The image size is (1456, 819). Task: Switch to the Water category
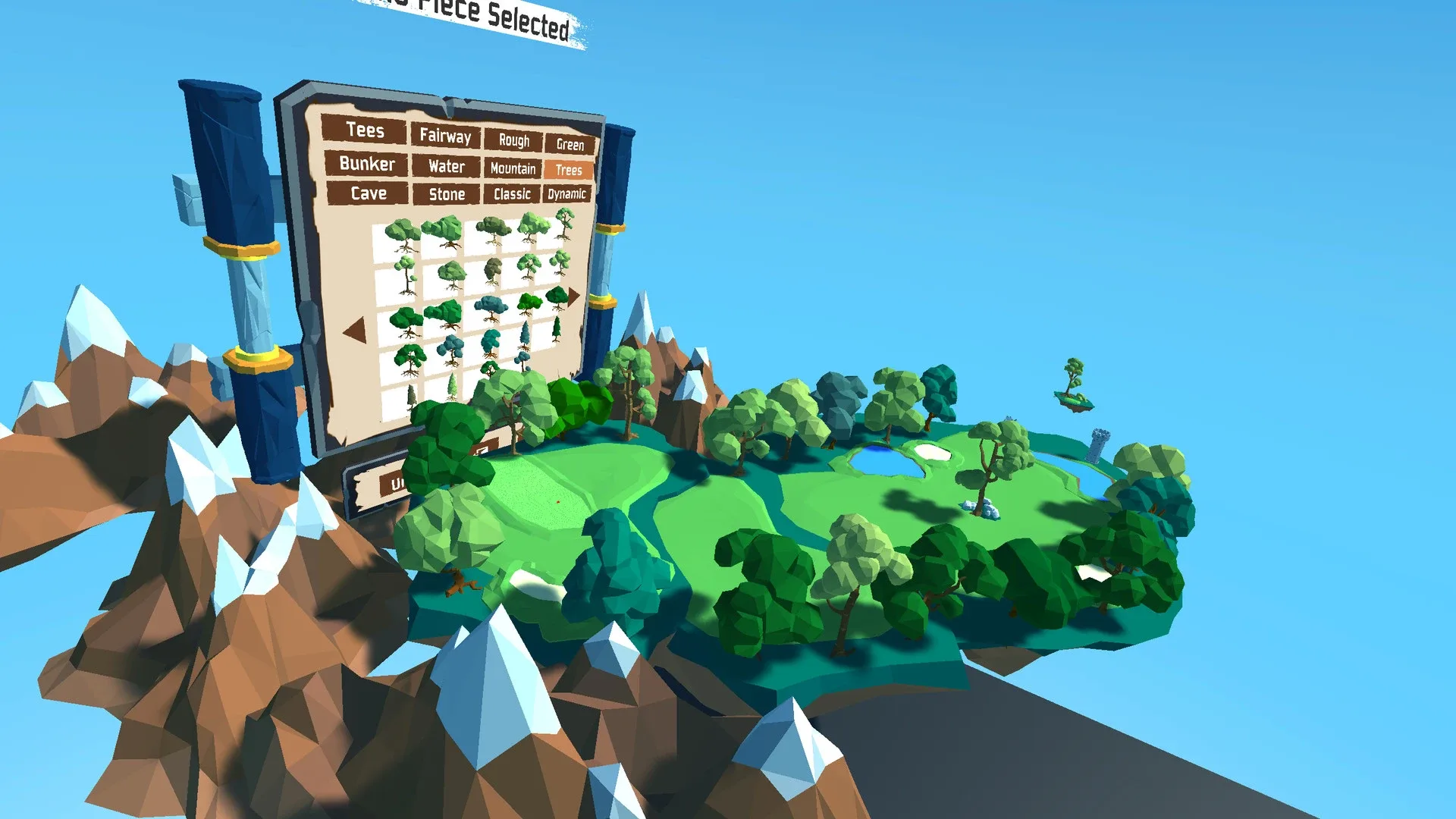(446, 166)
